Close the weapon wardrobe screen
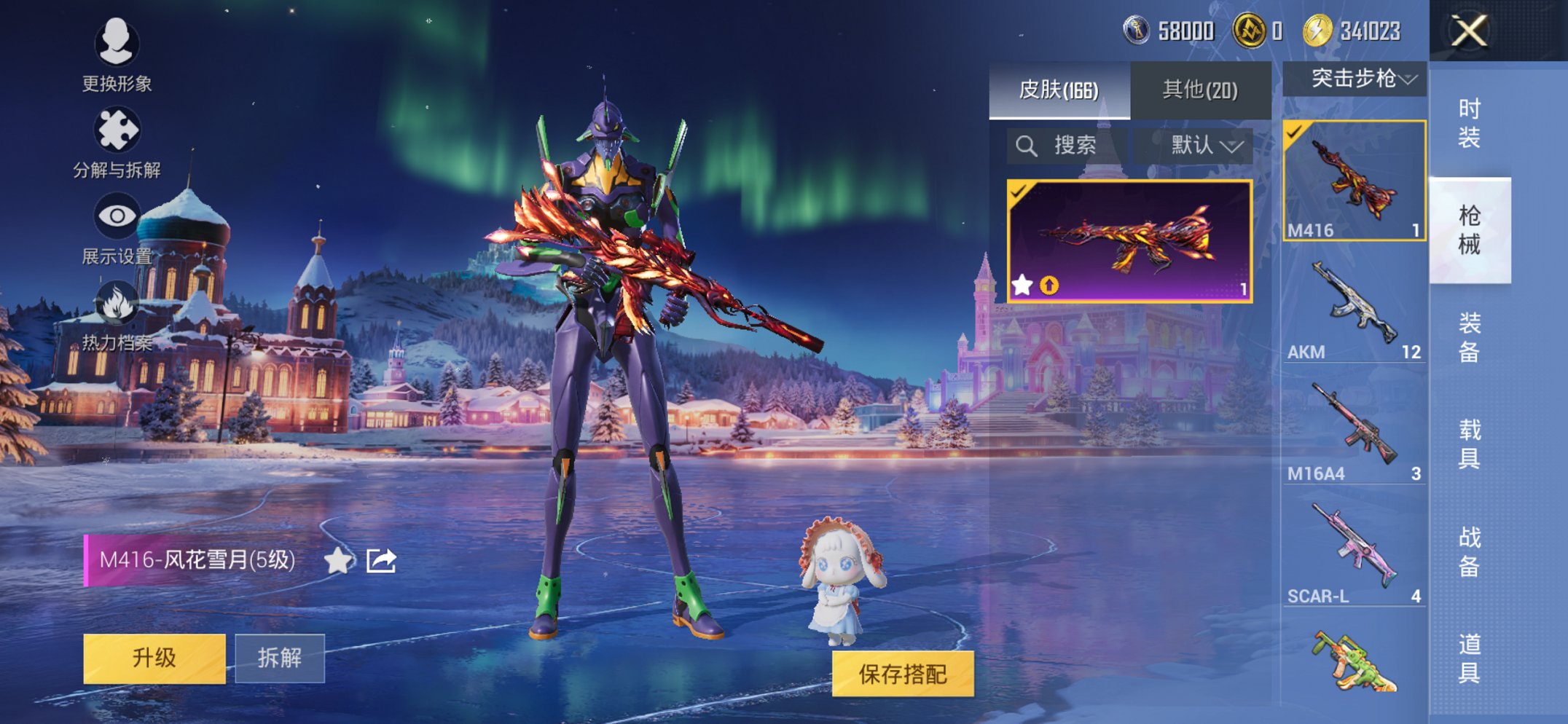The height and width of the screenshot is (724, 1568). click(1468, 31)
